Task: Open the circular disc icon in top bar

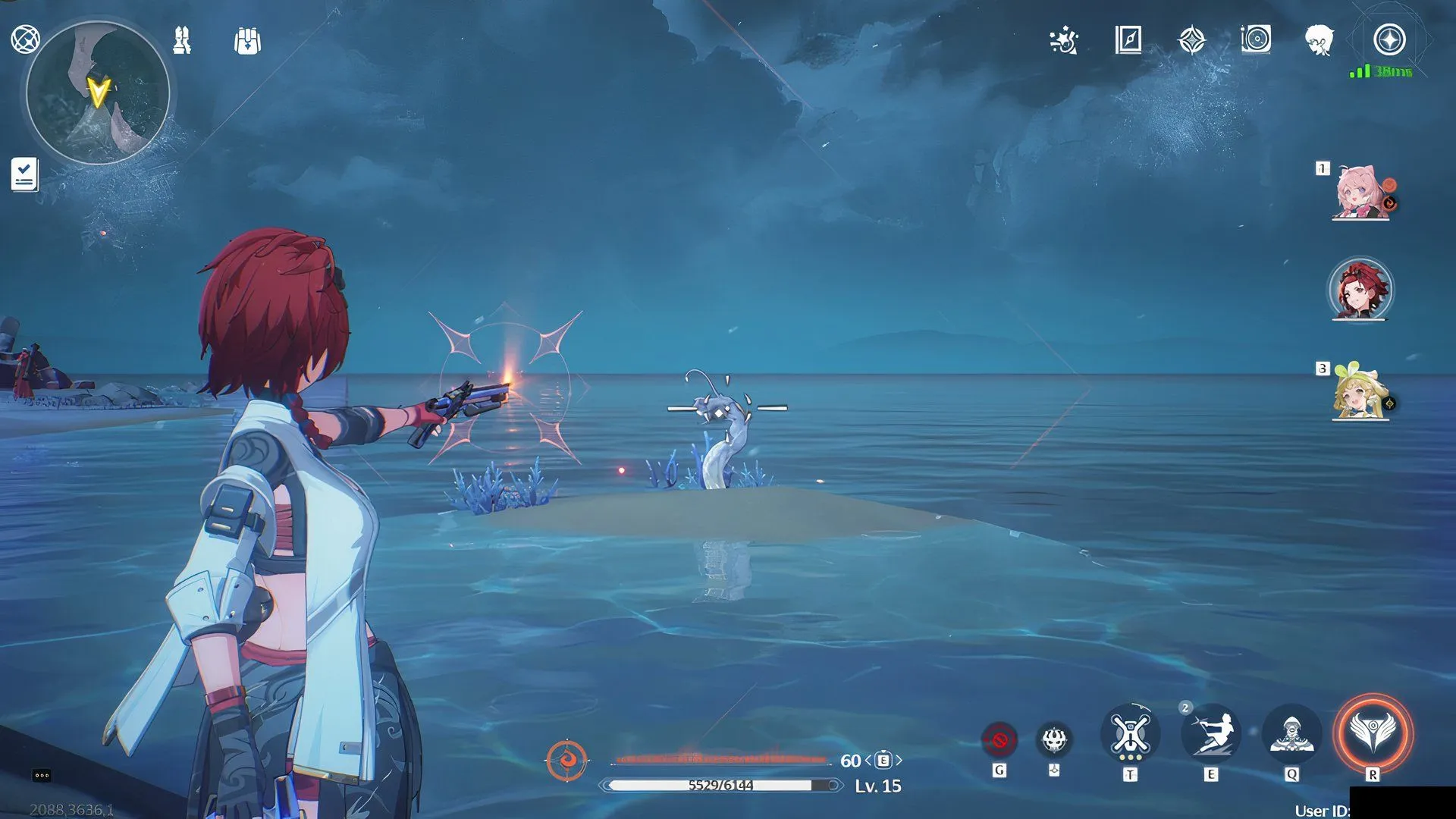Action: pos(1256,39)
